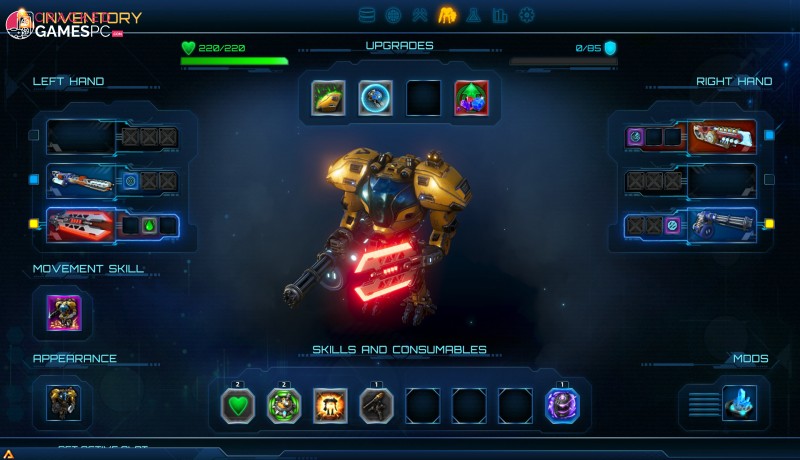Switch to the globe map tab
This screenshot has width=800, height=460.
[x=393, y=15]
